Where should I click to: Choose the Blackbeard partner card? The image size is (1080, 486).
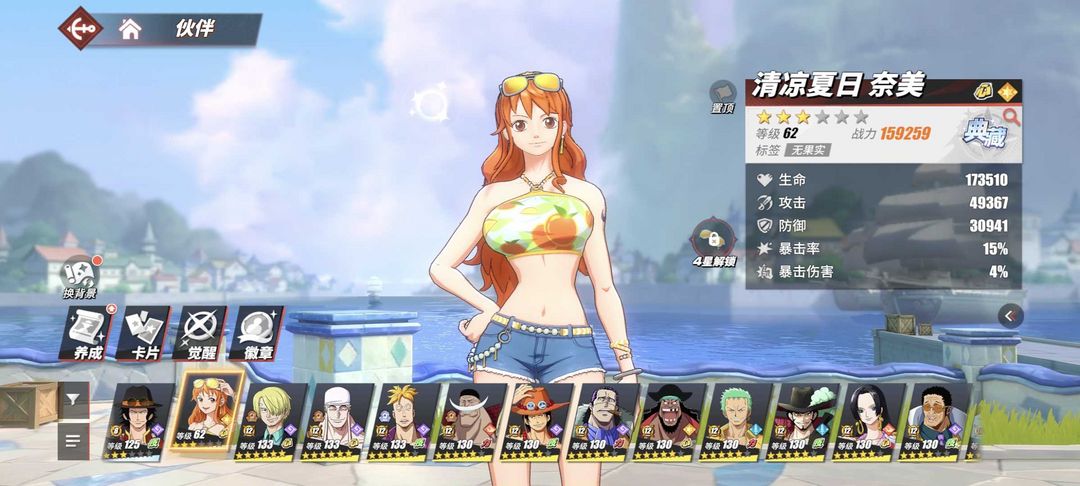[x=672, y=420]
